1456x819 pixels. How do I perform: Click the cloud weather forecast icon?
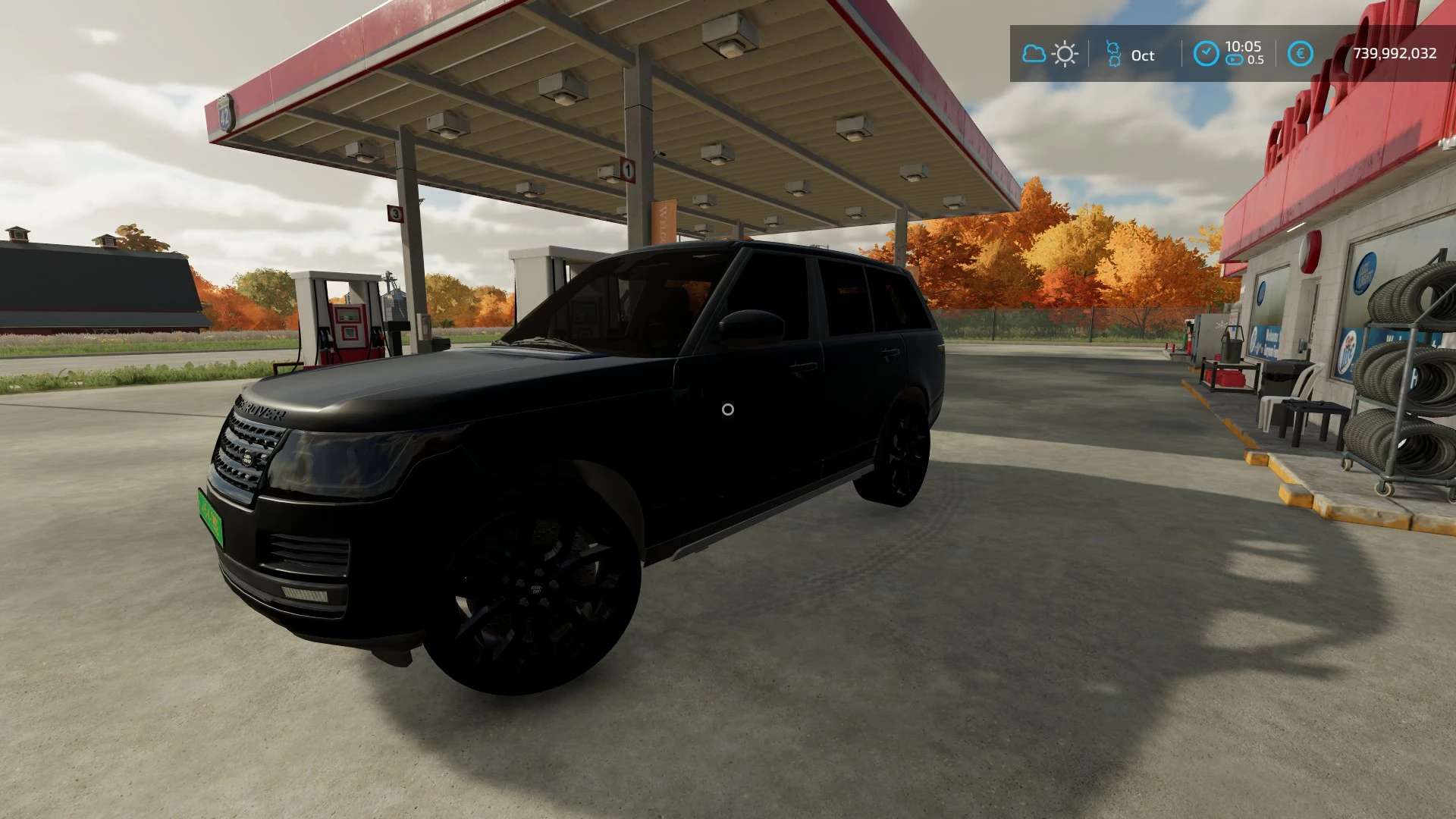(x=1034, y=54)
